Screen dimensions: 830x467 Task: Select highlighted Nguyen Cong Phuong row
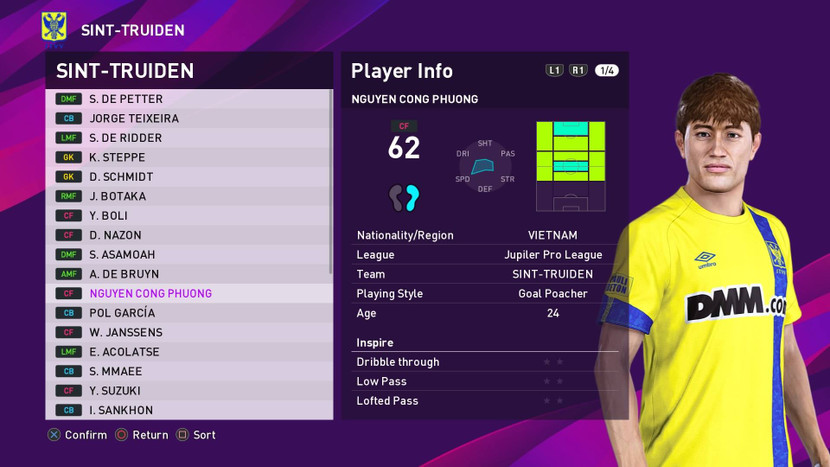point(190,294)
